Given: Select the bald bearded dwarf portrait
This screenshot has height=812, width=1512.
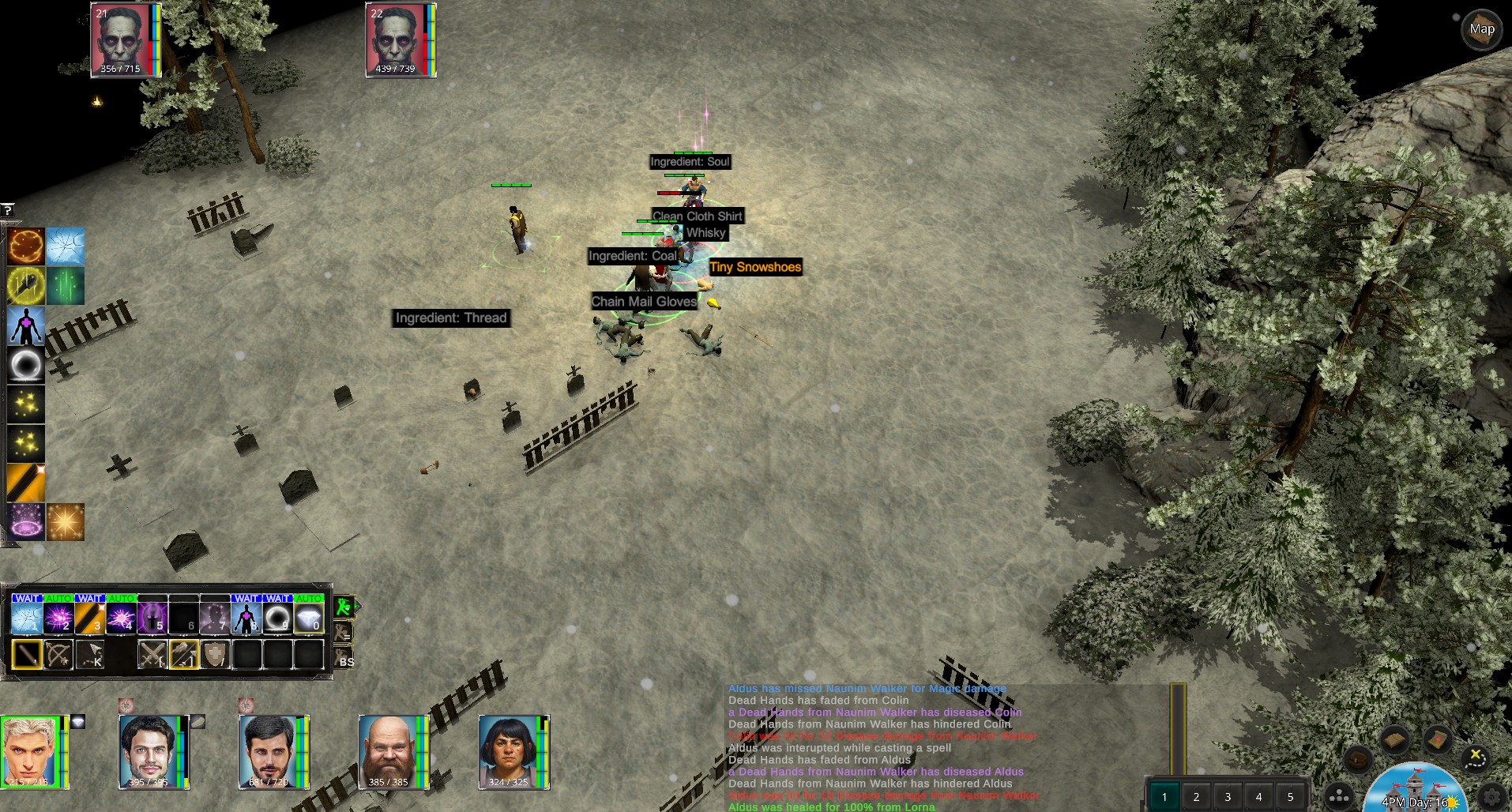Looking at the screenshot, I should click(x=388, y=751).
